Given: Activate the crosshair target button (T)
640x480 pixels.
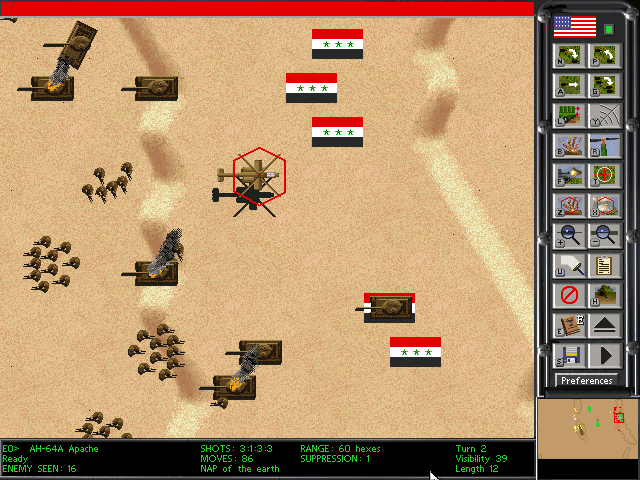Looking at the screenshot, I should (603, 176).
